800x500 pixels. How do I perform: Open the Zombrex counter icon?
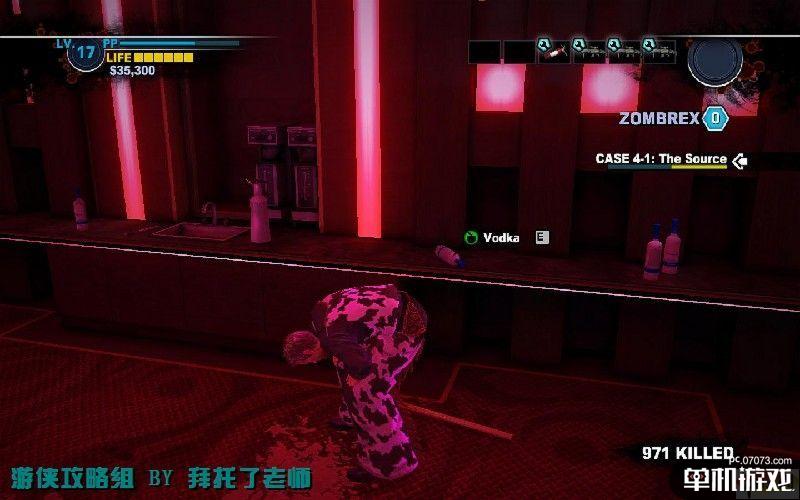click(x=714, y=118)
